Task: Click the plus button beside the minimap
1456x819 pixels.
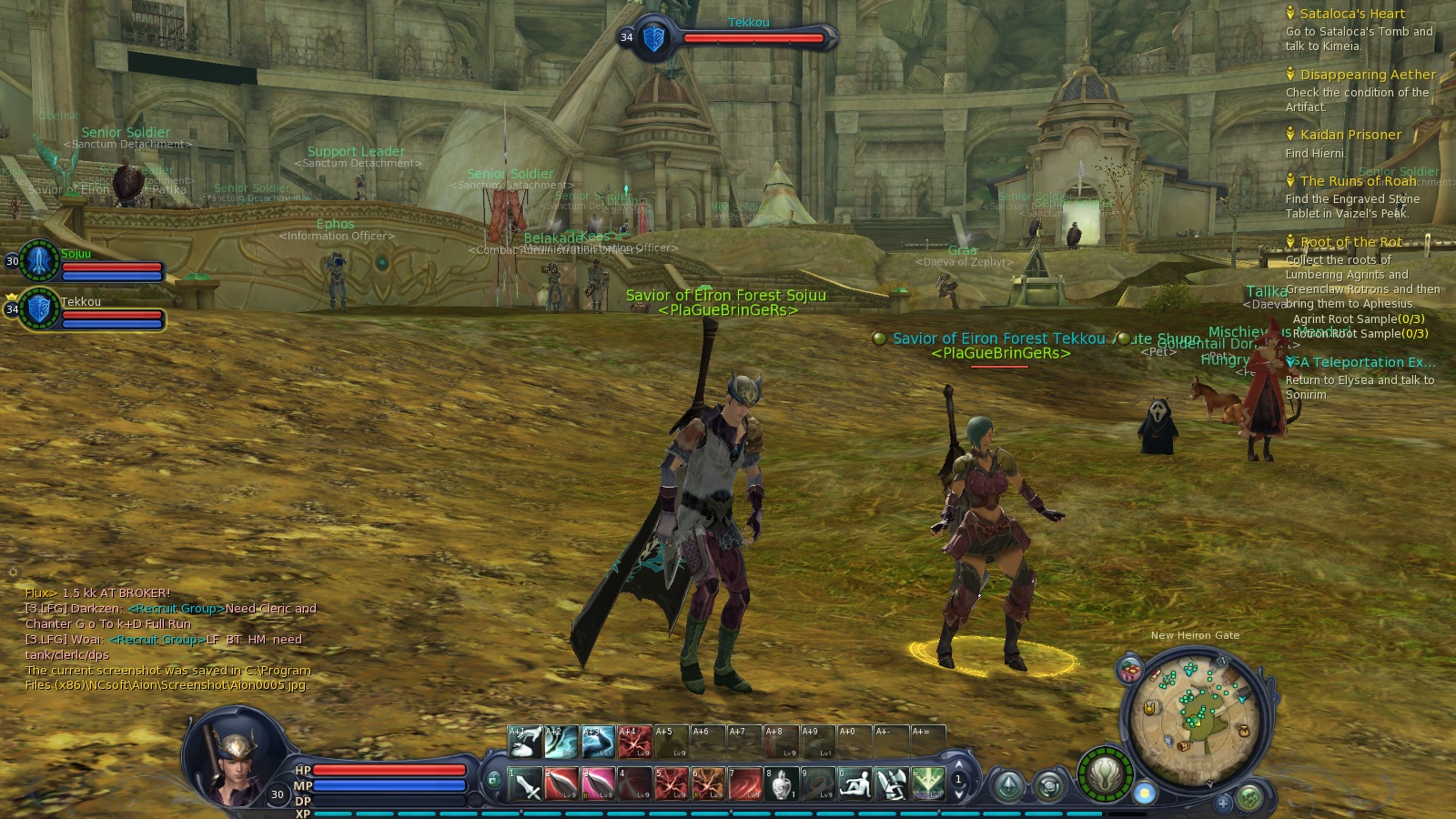Action: (x=1223, y=804)
